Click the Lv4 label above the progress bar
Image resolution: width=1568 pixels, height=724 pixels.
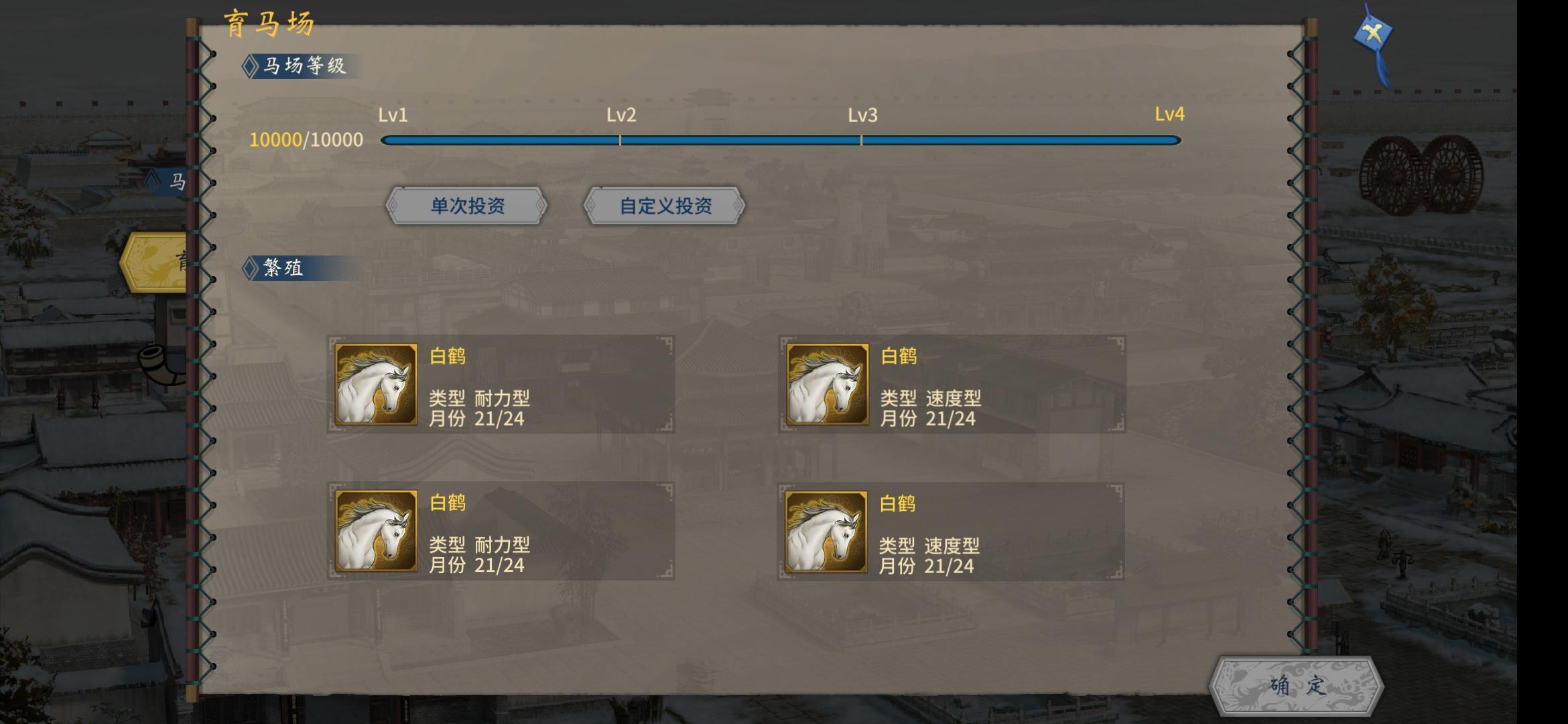click(1169, 115)
